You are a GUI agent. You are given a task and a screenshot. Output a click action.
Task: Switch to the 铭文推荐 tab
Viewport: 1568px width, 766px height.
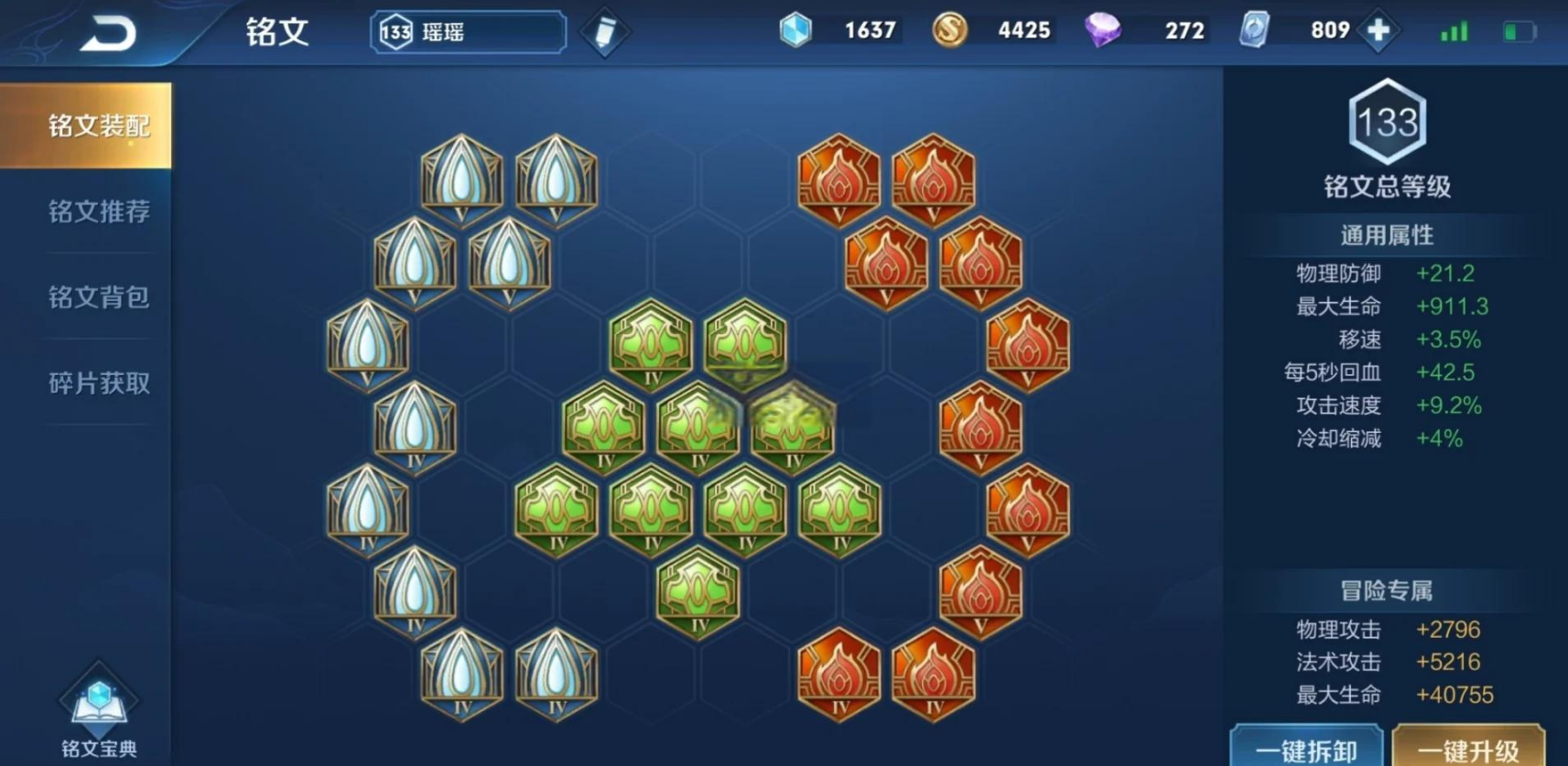98,211
